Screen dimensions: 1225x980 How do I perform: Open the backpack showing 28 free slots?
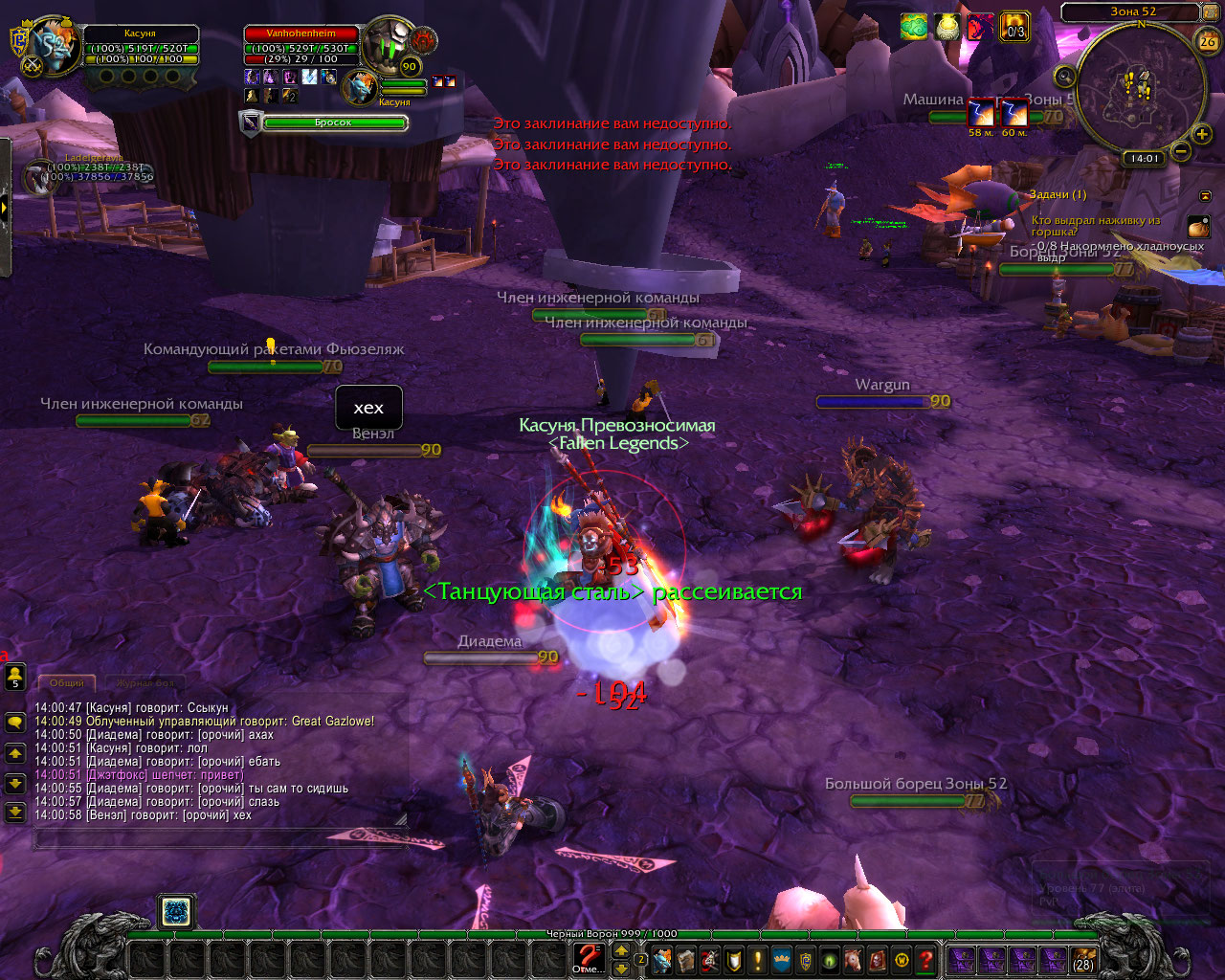coord(1083,959)
